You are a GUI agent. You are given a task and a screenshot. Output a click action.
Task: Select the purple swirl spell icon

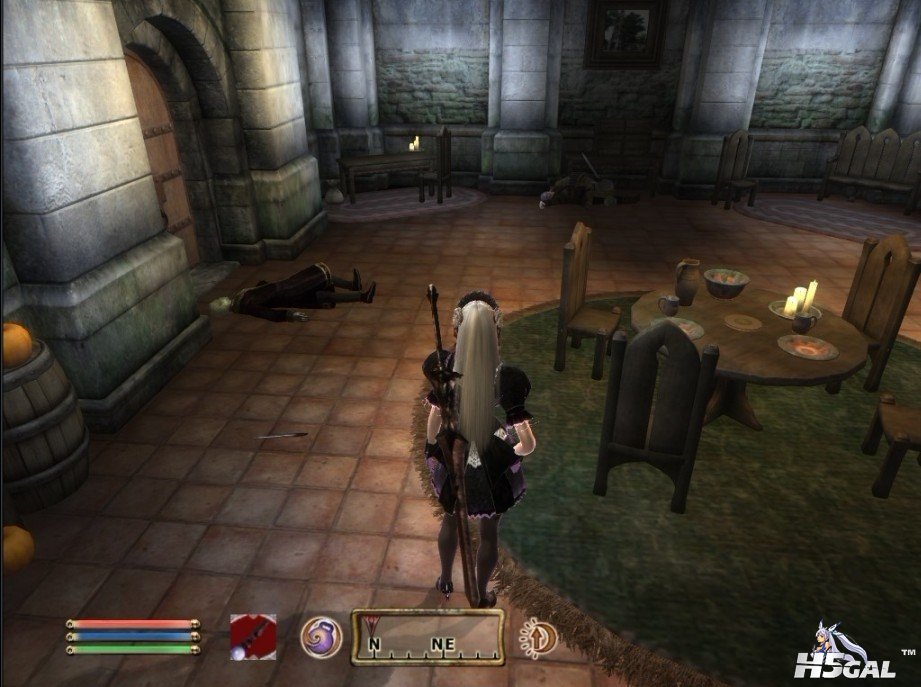321,637
